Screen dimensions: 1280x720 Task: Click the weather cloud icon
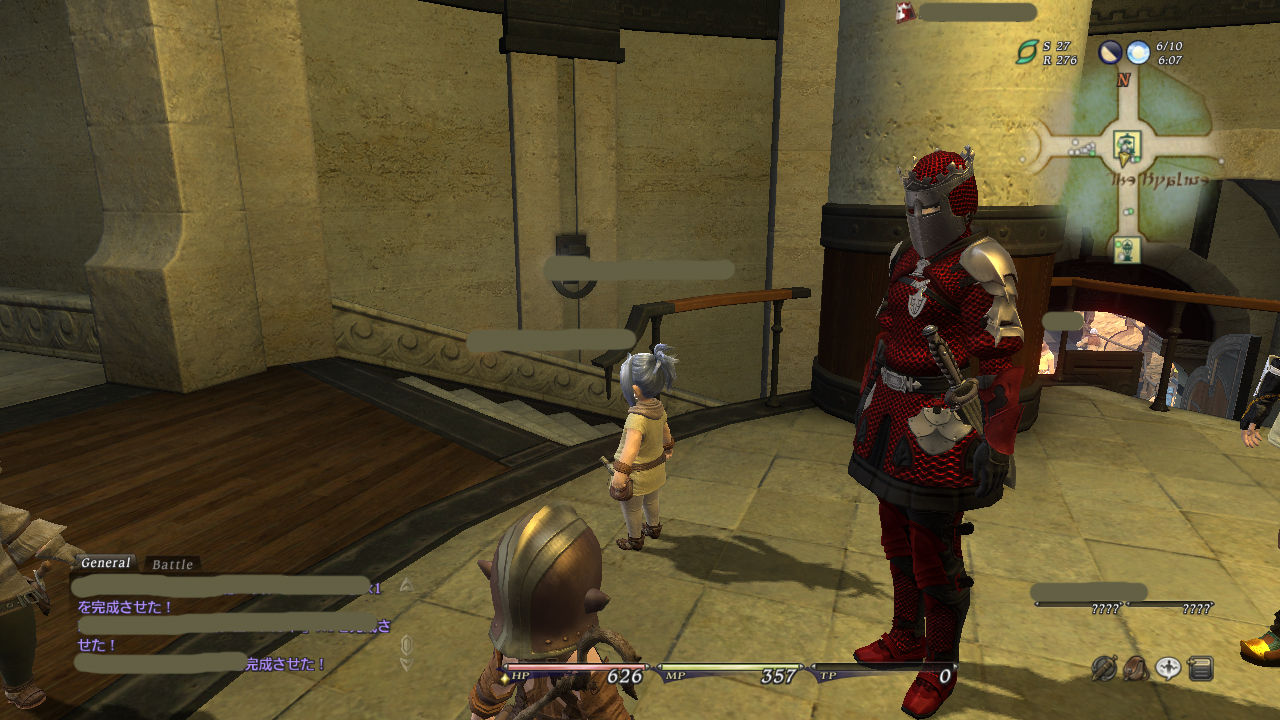1138,53
